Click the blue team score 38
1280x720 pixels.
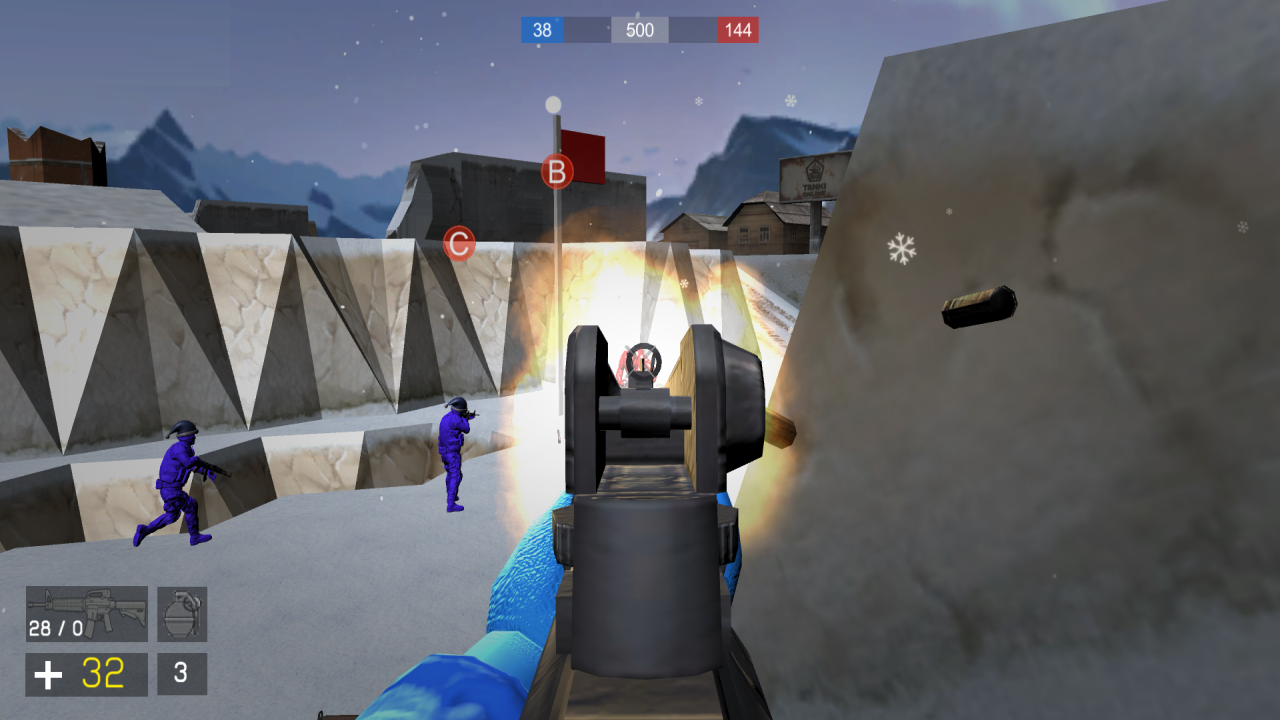click(x=540, y=30)
